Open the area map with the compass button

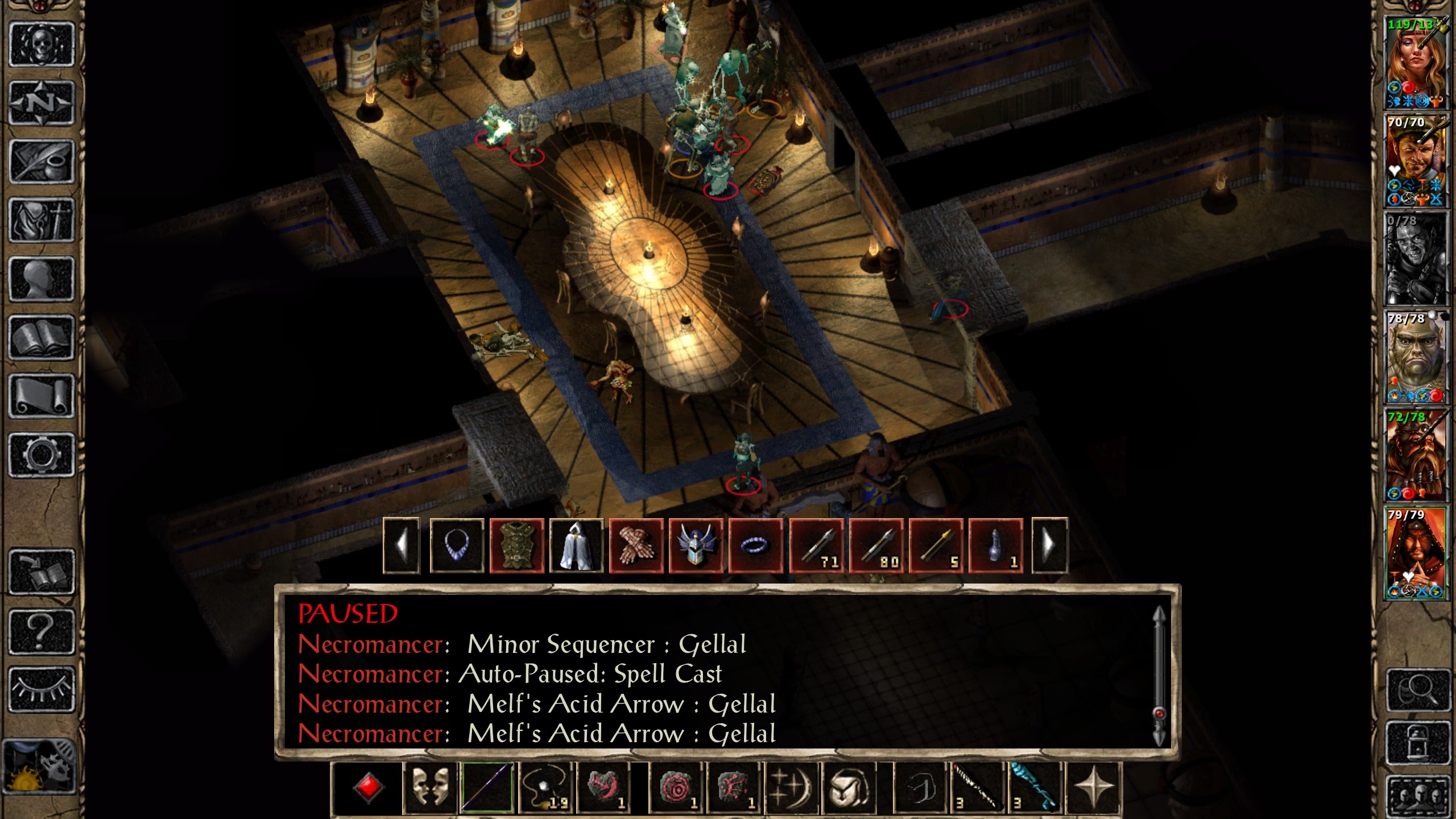pyautogui.click(x=42, y=103)
